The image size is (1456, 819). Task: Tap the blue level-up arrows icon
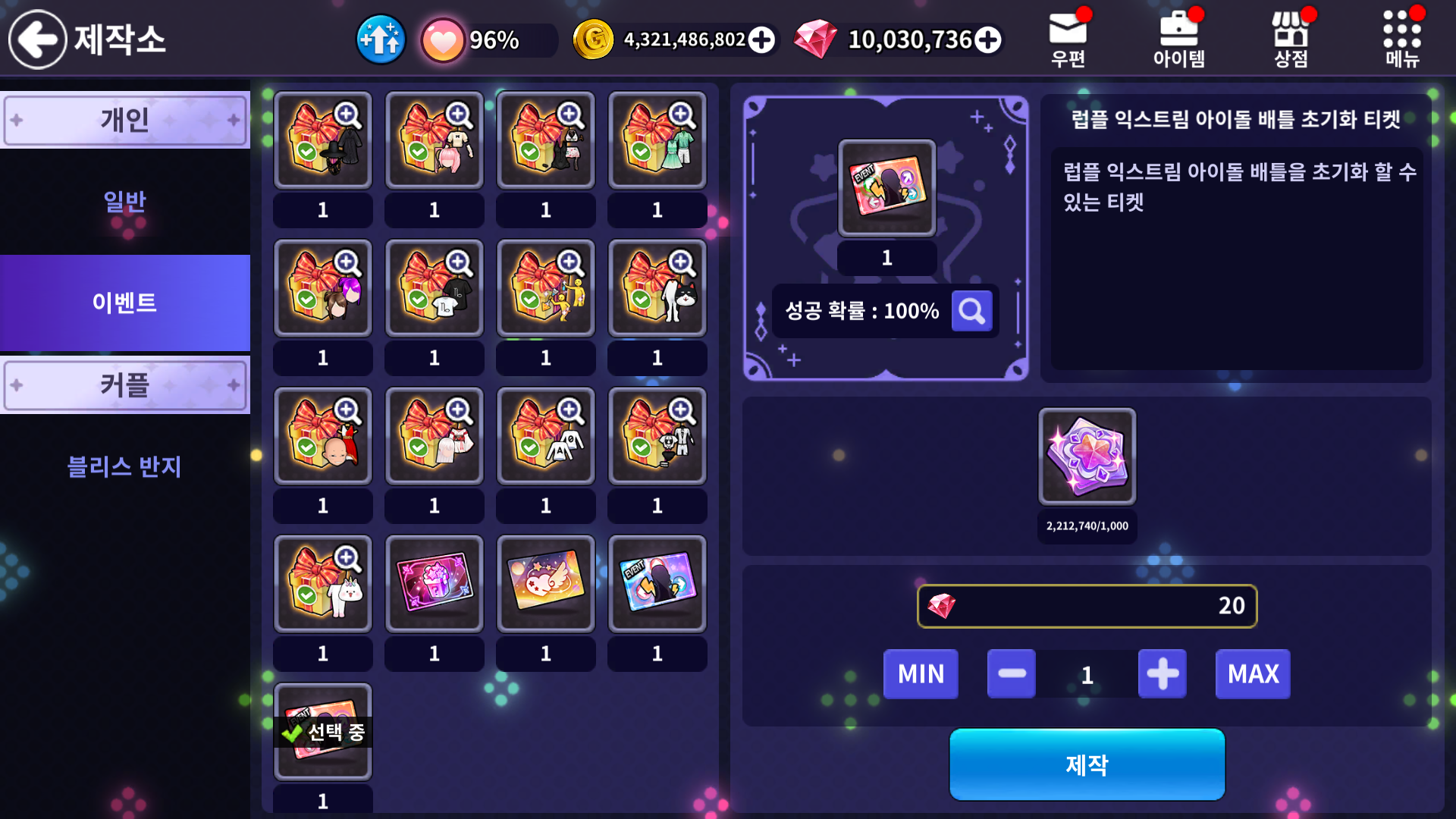tap(381, 39)
